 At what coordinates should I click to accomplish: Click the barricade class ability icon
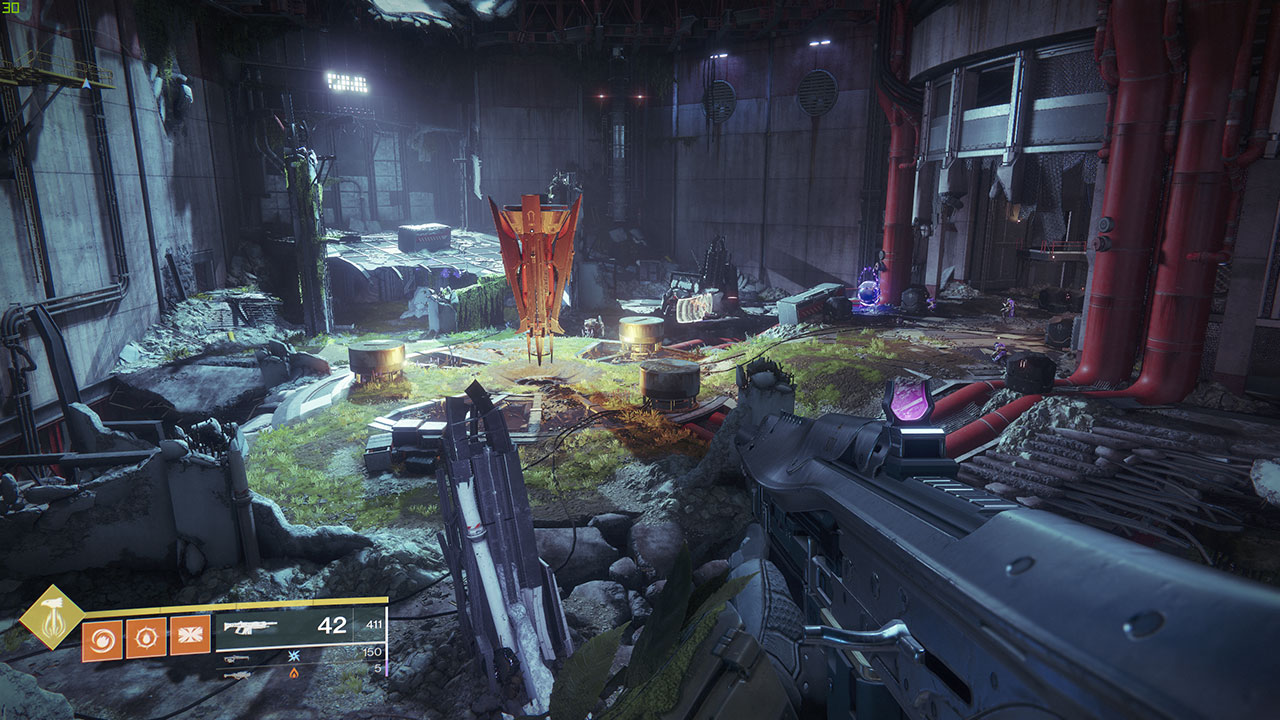(x=190, y=636)
